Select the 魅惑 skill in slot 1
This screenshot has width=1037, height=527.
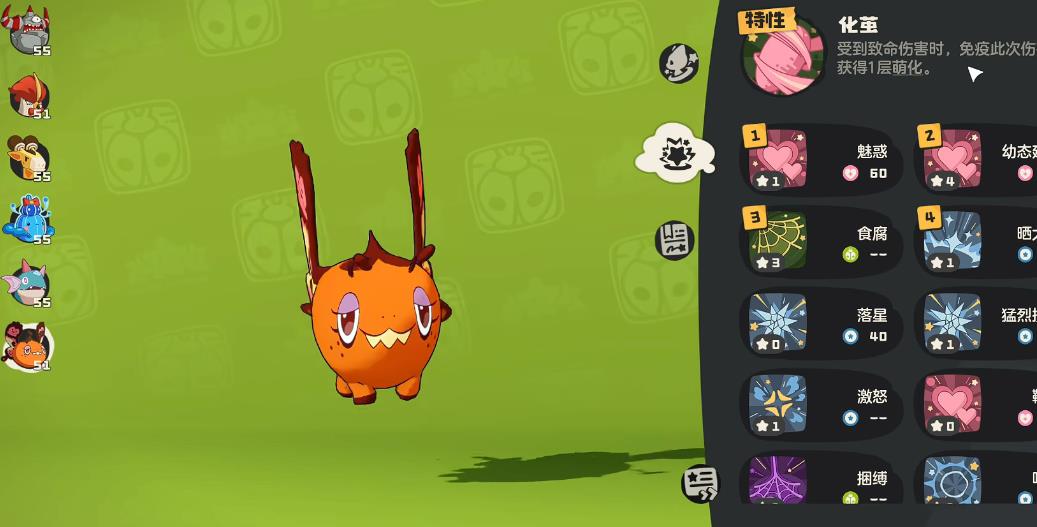point(818,160)
